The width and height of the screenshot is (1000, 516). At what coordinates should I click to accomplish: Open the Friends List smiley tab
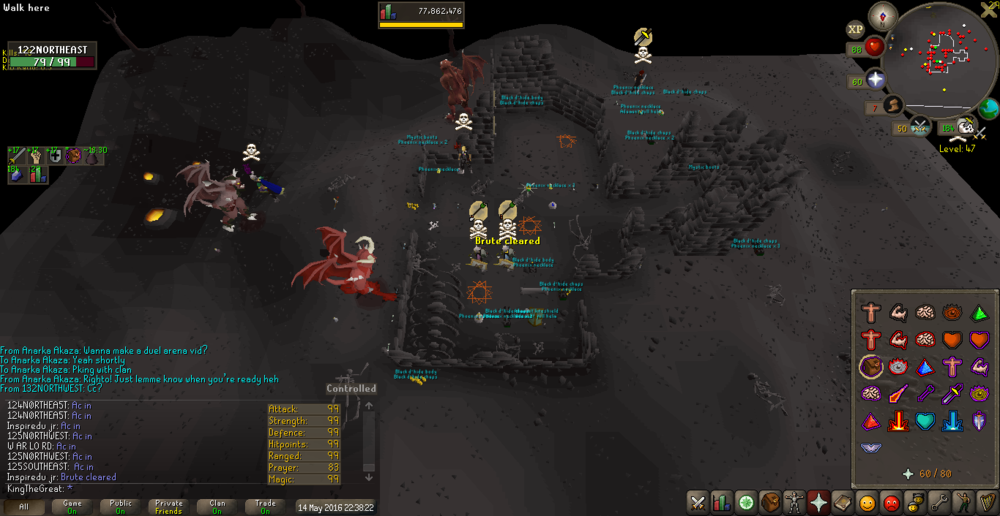[866, 502]
